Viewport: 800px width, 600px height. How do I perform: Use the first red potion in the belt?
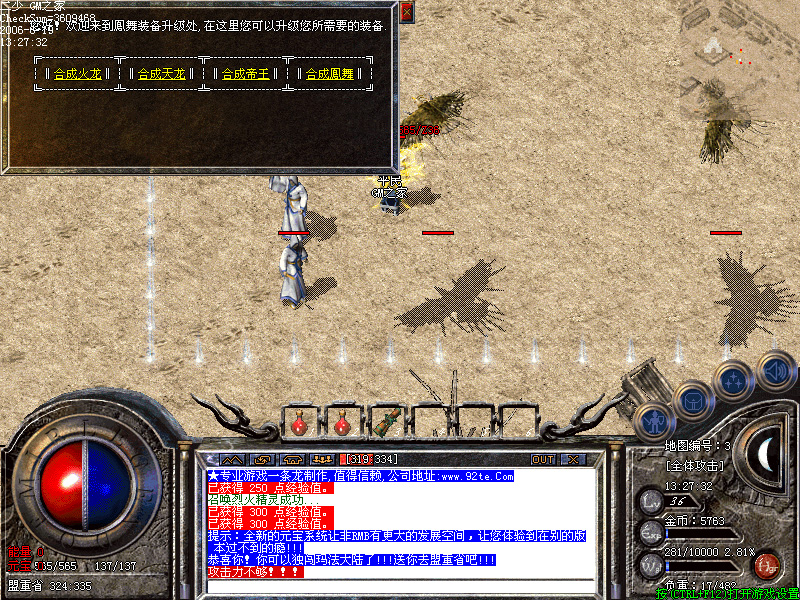click(x=299, y=424)
